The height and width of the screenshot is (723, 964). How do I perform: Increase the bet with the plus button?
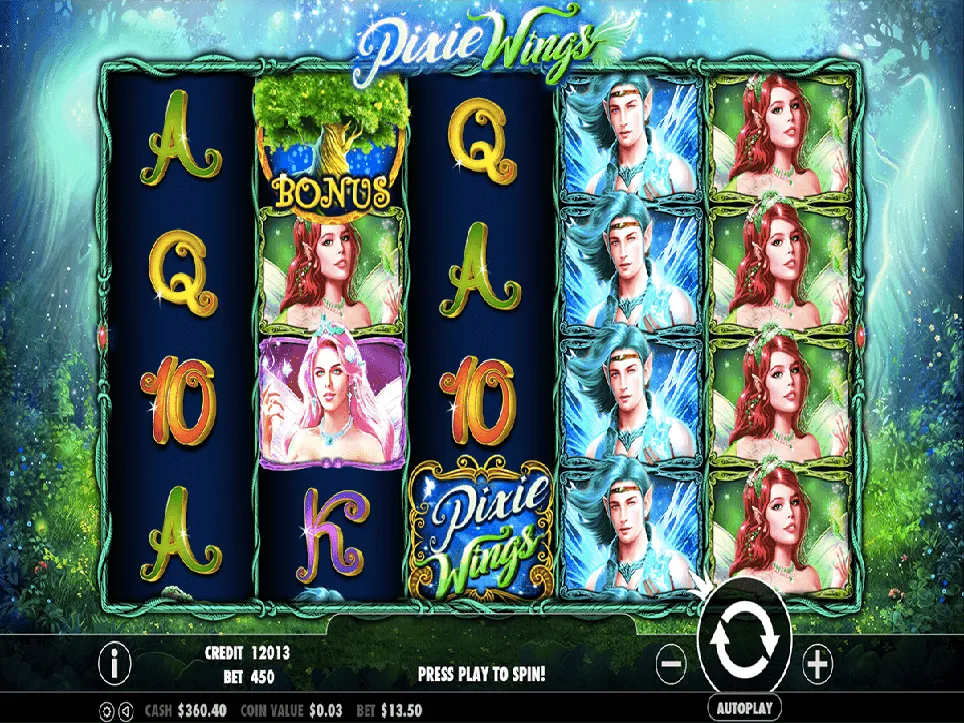[817, 661]
